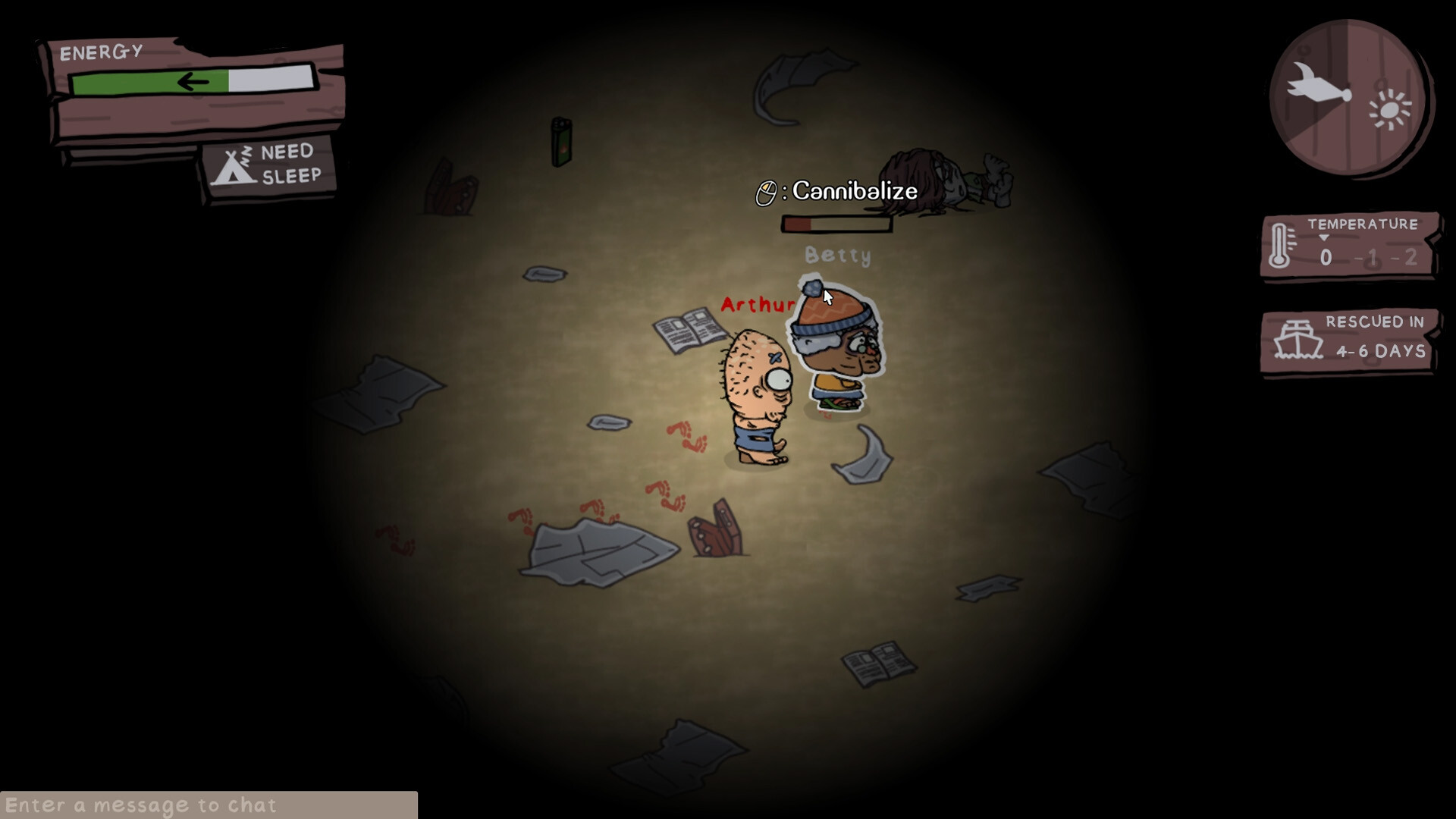Click the down arrow under the TEMPERATURE label
This screenshot has width=1456, height=819.
tap(1323, 239)
